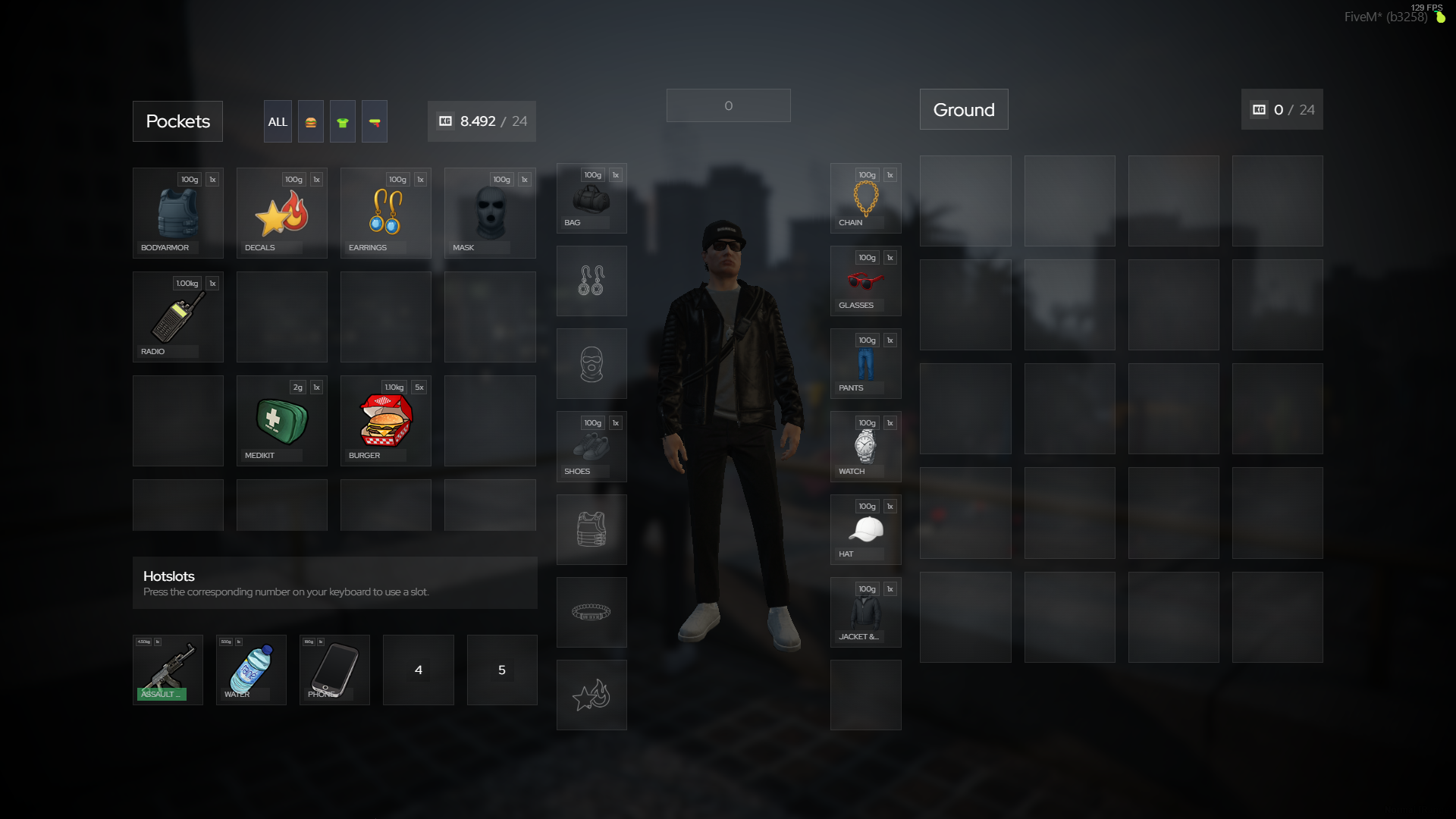Switch to the ALL filter tab
The width and height of the screenshot is (1456, 819).
[278, 121]
